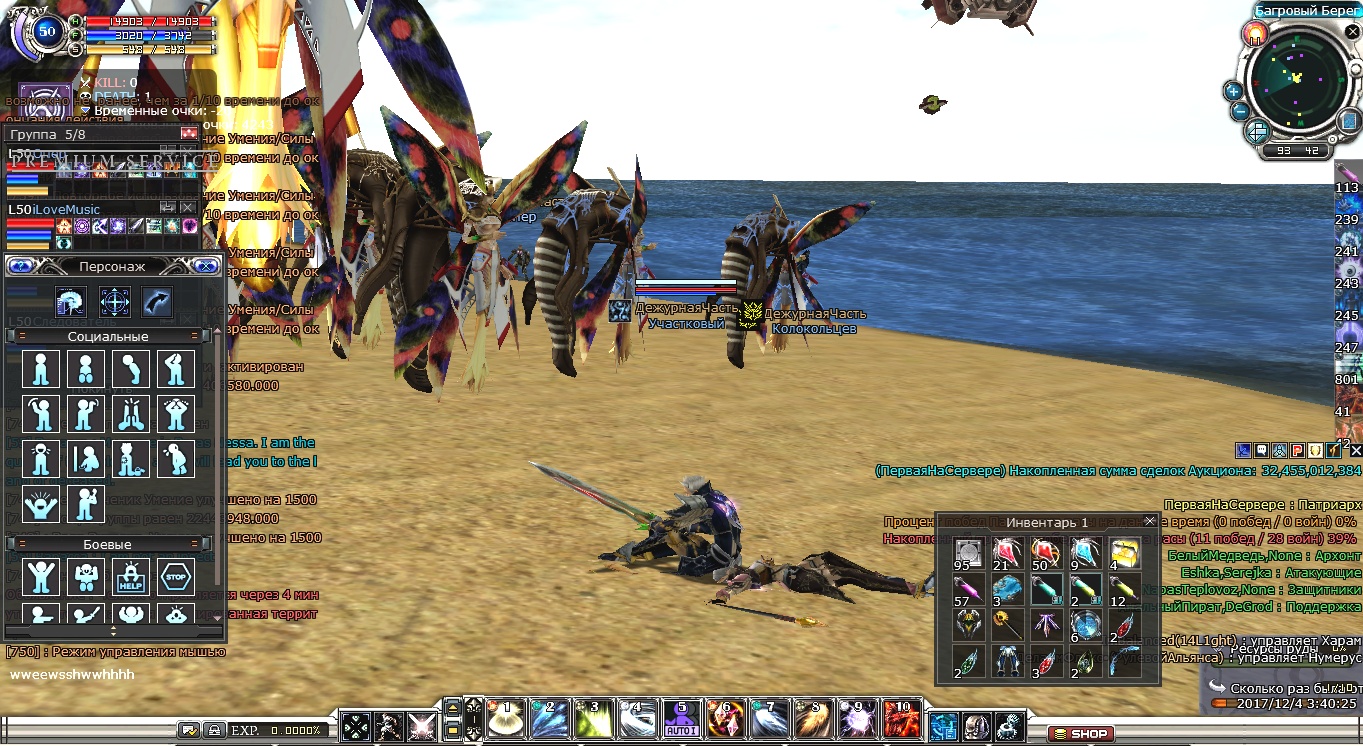Use hotbar skill slot 1
This screenshot has width=1363, height=746.
(x=506, y=719)
